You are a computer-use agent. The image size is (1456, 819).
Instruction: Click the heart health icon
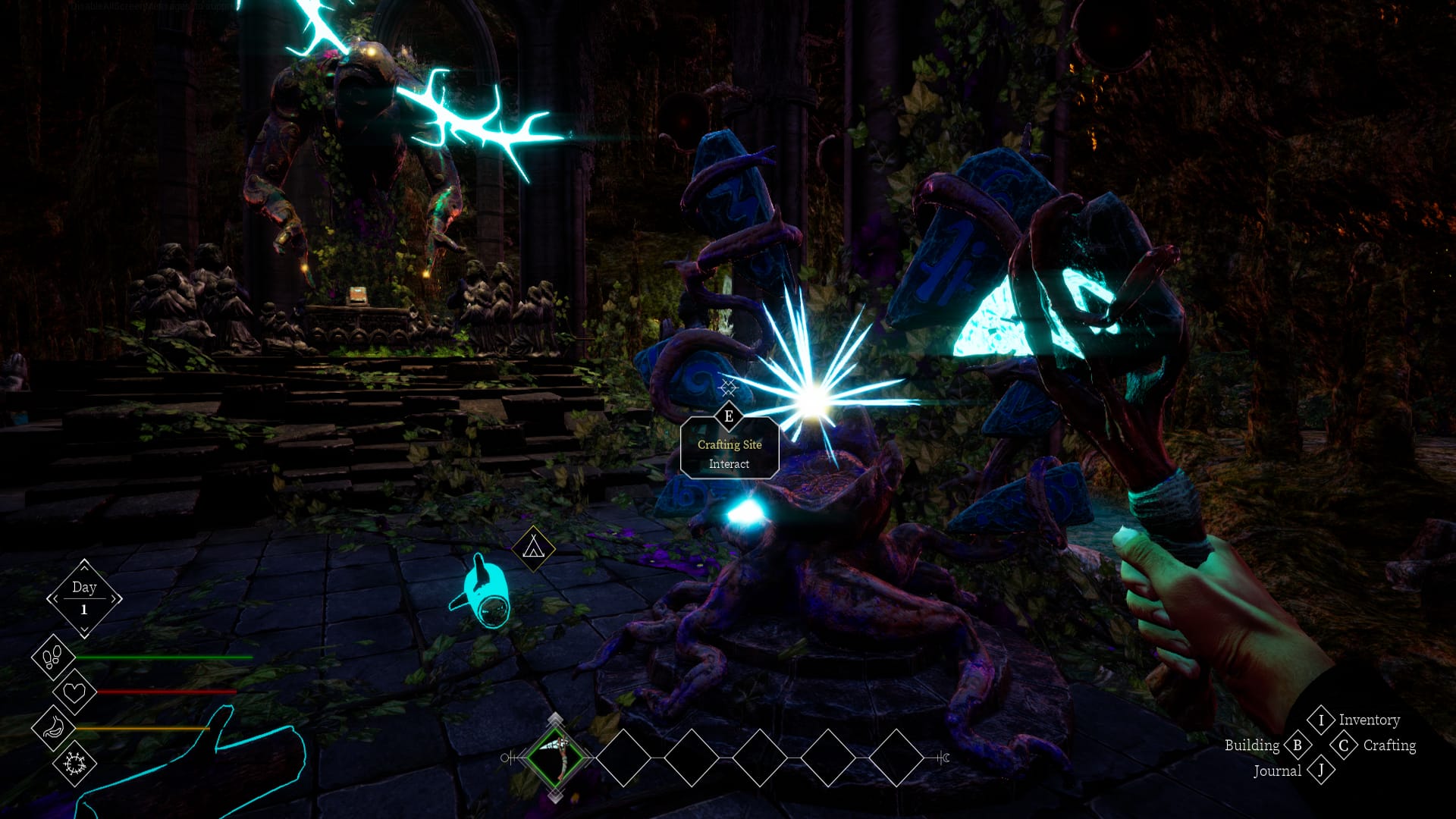74,692
